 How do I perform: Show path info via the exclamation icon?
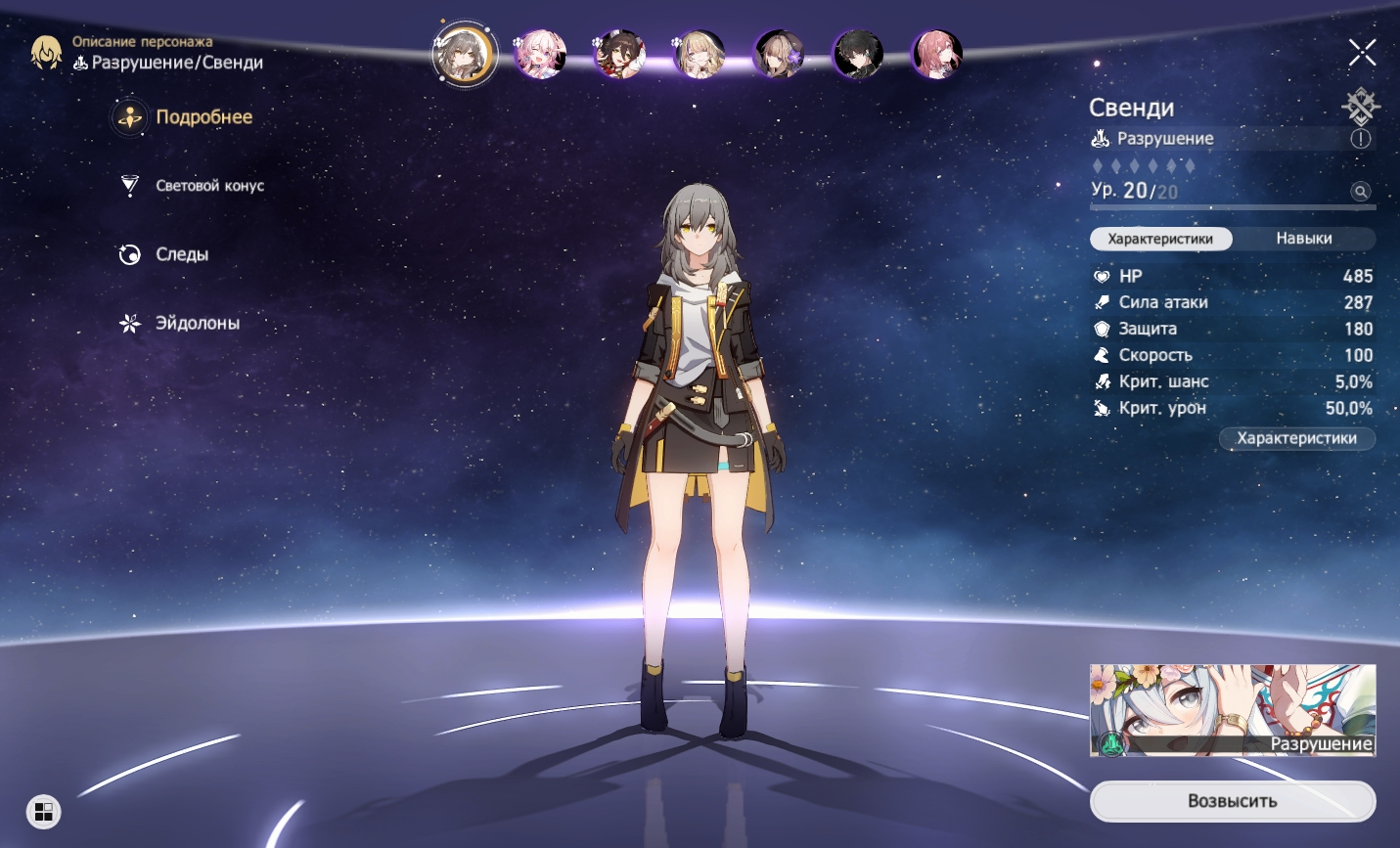pos(1361,139)
